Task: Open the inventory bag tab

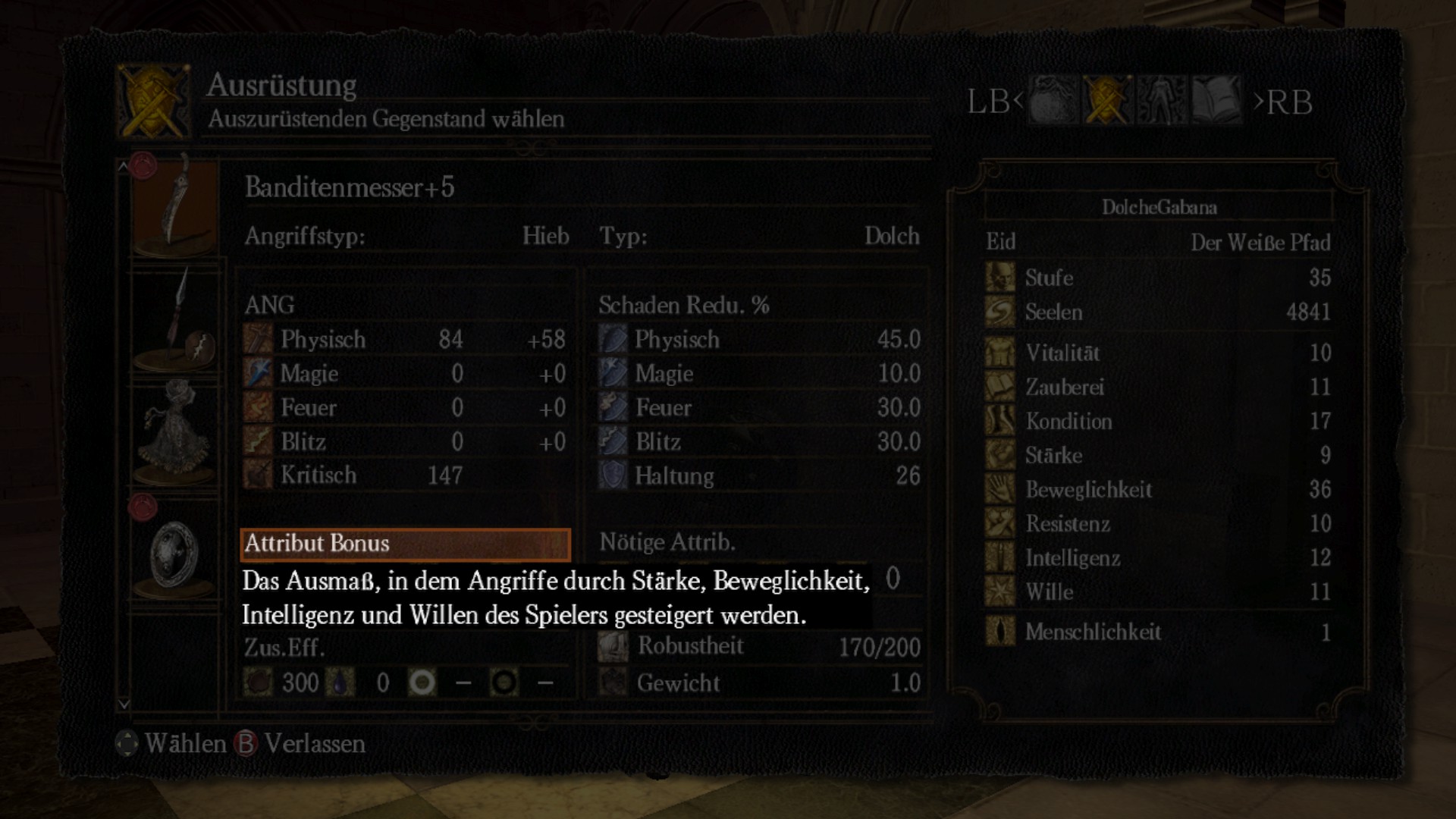Action: (x=1053, y=100)
